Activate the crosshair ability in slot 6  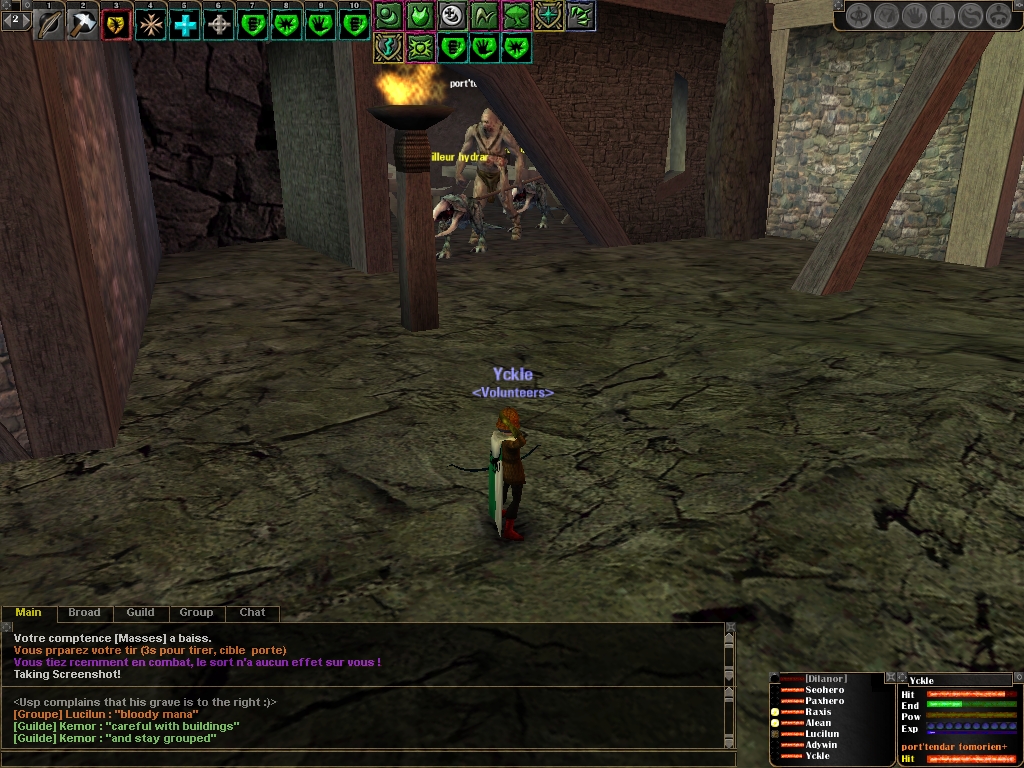[219, 23]
